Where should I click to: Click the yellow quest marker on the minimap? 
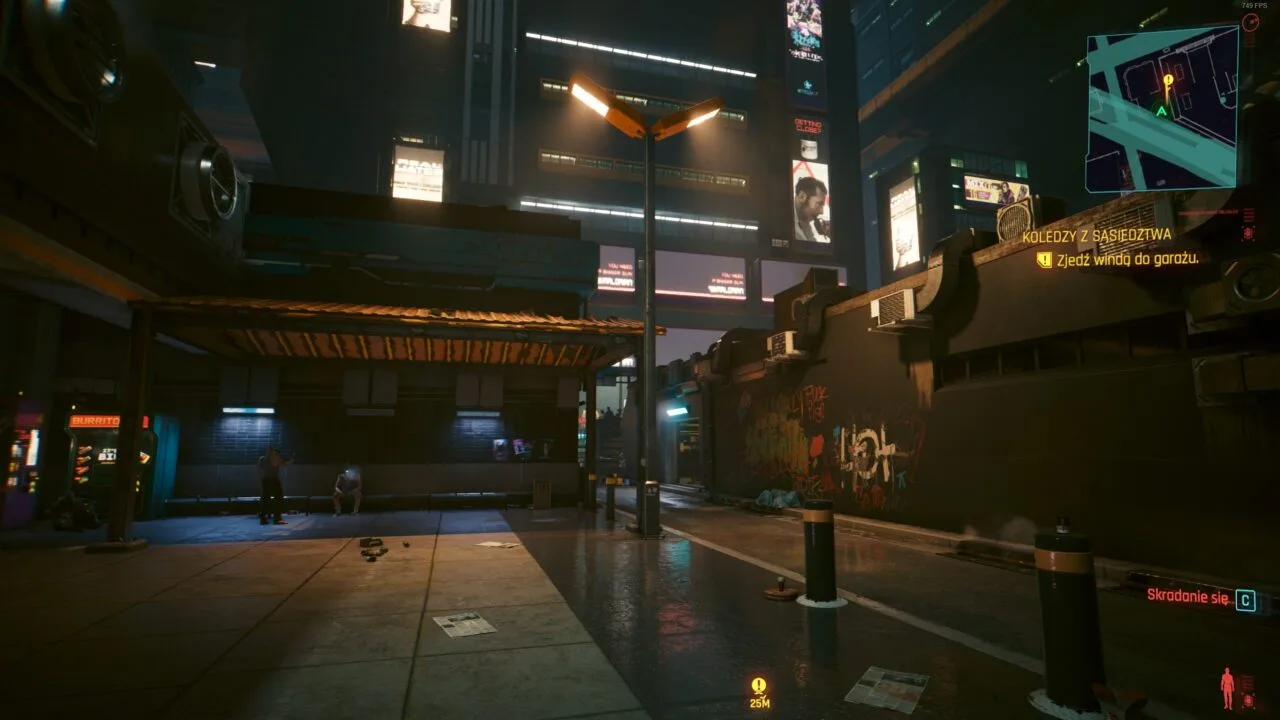pyautogui.click(x=1167, y=81)
